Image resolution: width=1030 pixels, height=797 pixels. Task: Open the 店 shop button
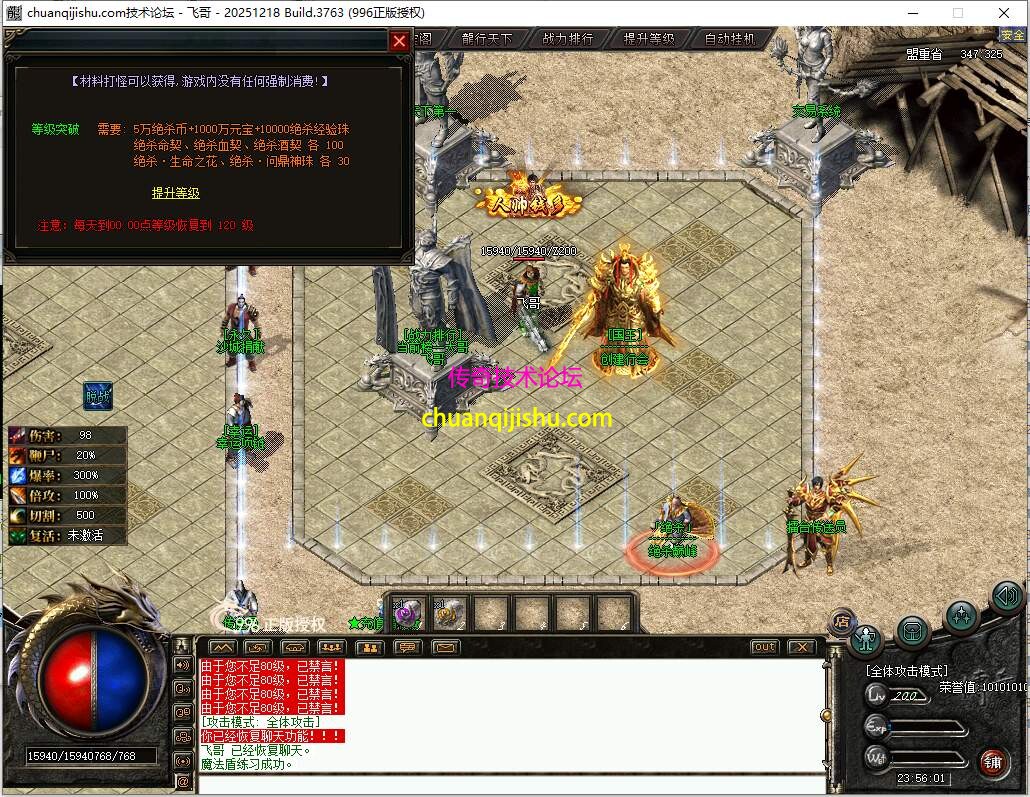point(841,620)
